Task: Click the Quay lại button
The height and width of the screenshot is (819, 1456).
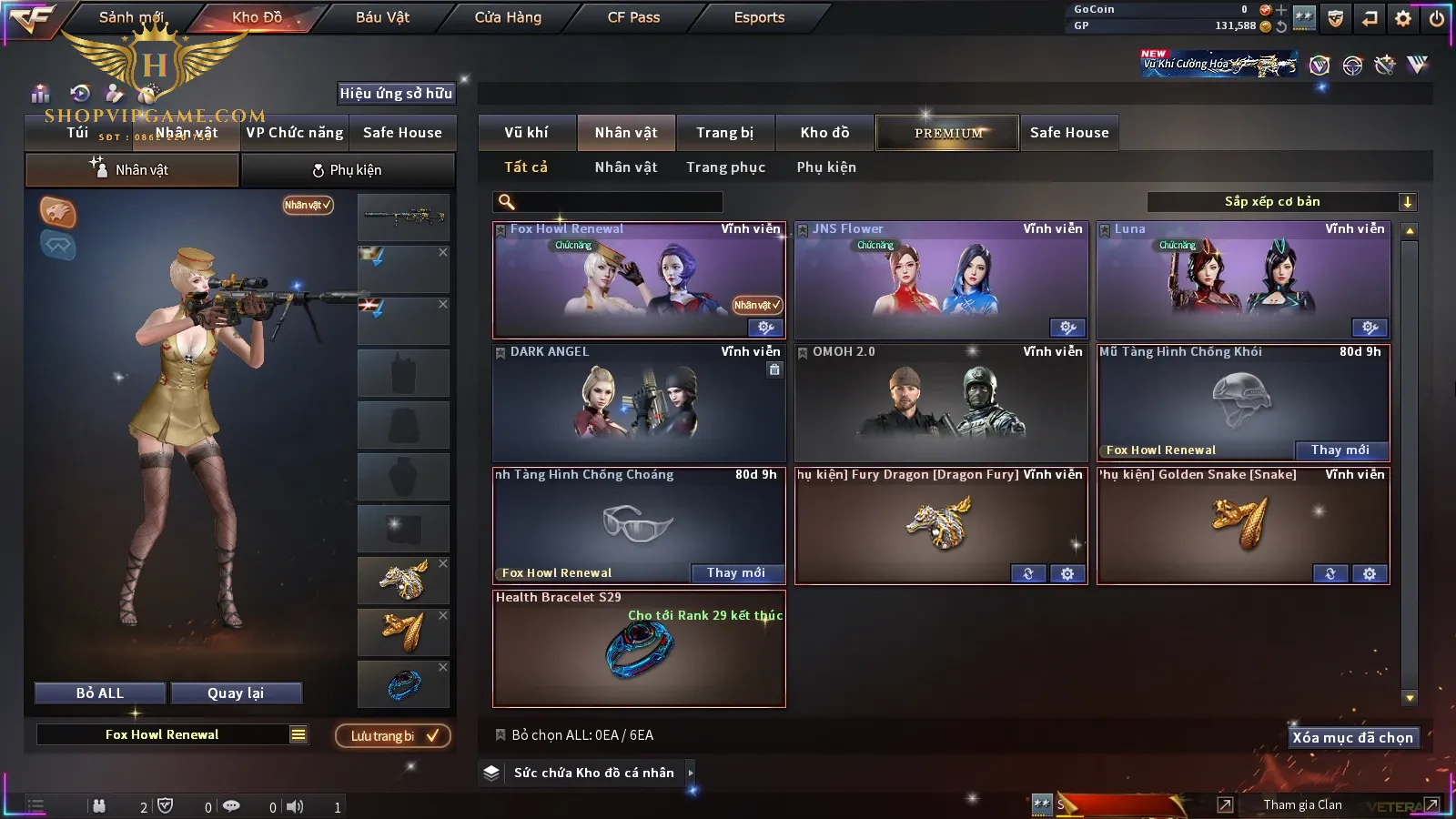Action: click(236, 693)
